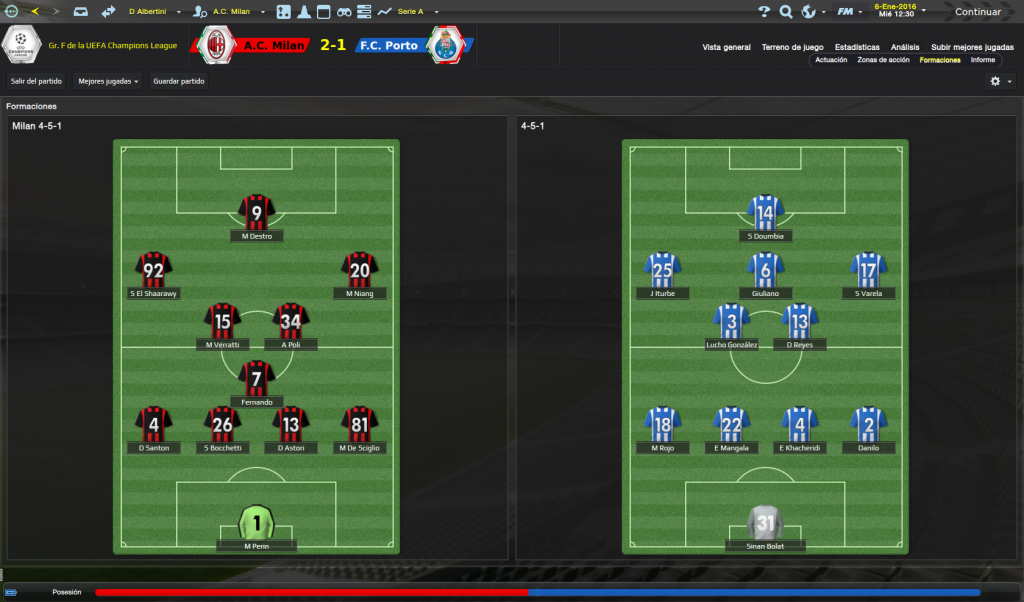Open the Zonas de acción view
Image resolution: width=1024 pixels, height=602 pixels.
click(x=883, y=60)
